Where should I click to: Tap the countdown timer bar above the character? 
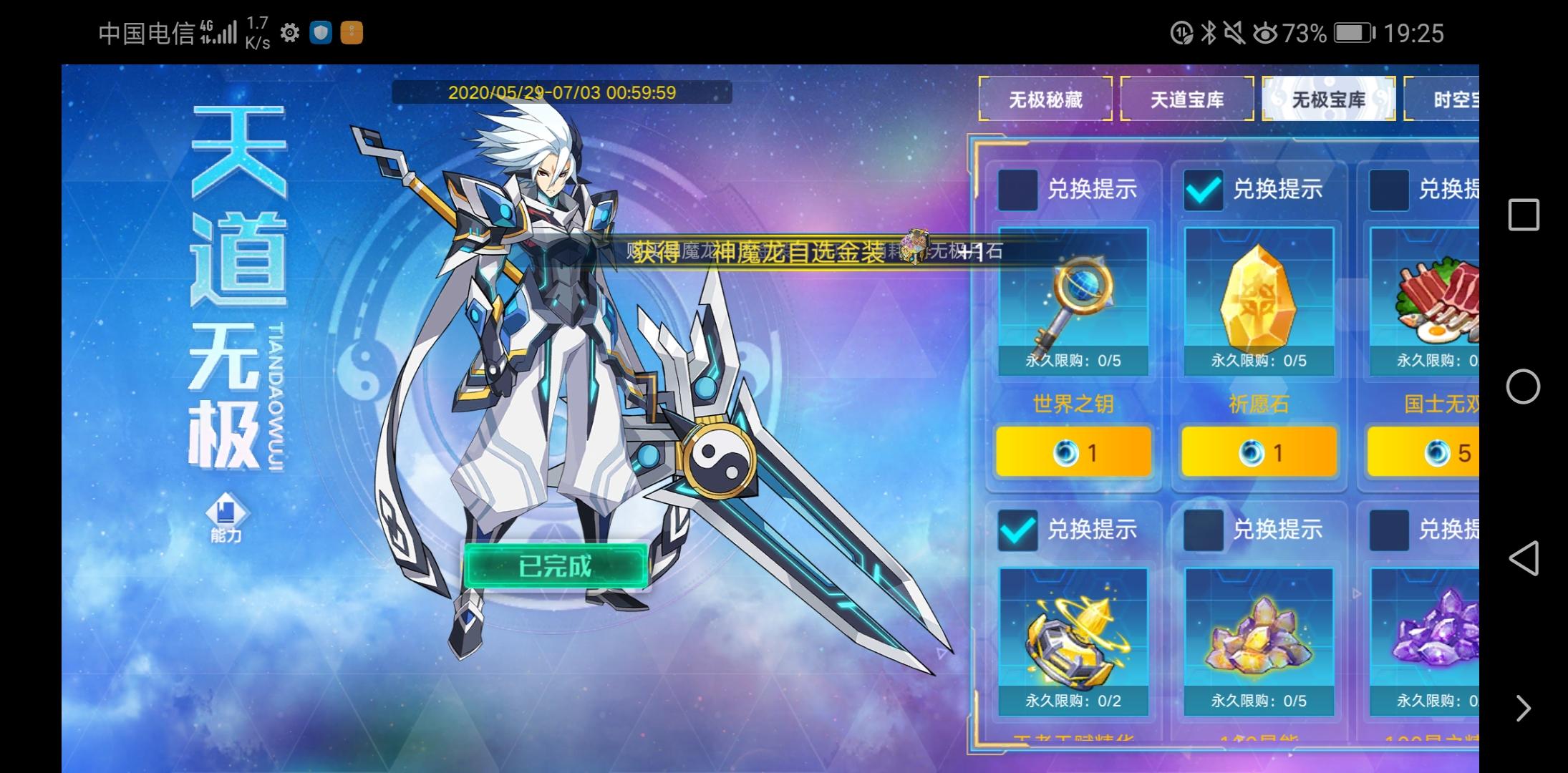pos(562,92)
